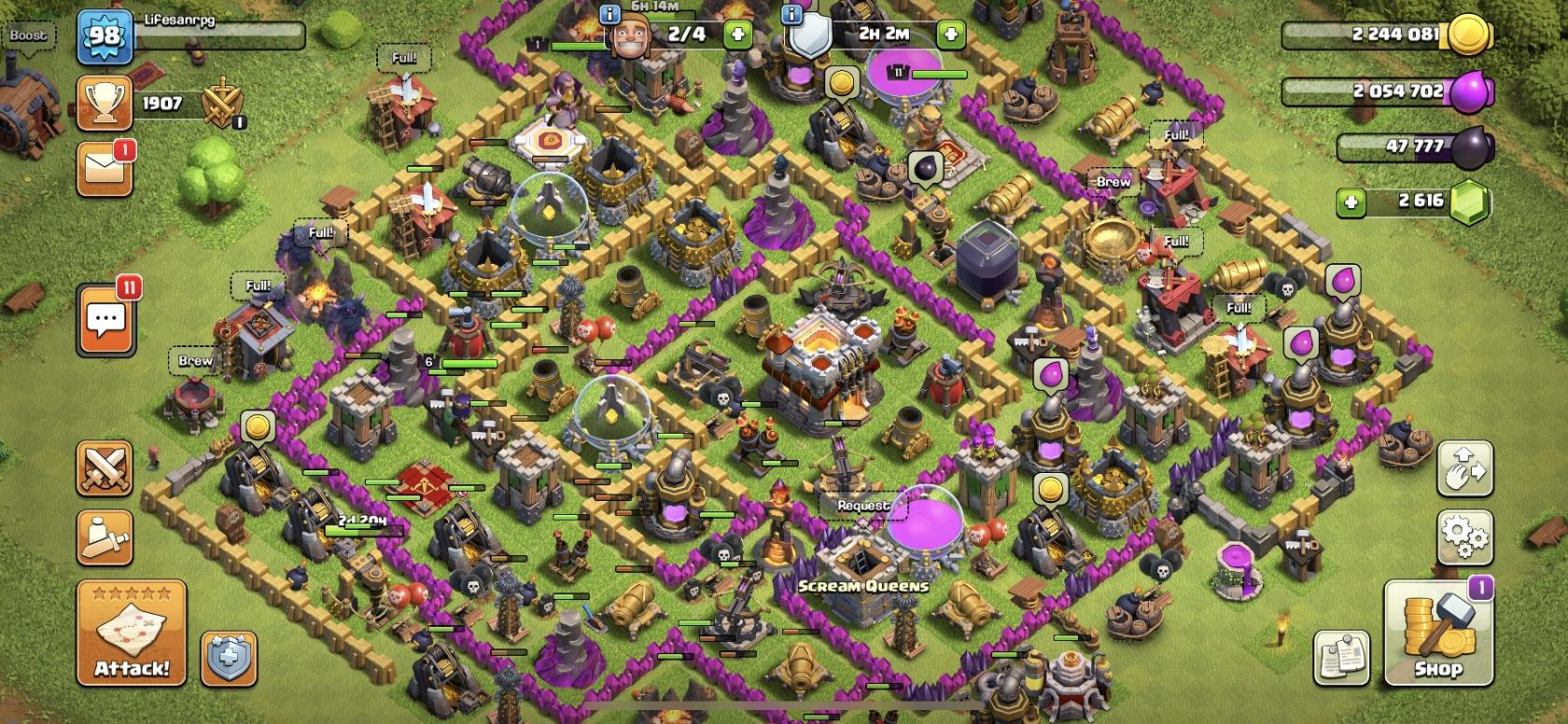Extend the shield using the plus button
Image resolution: width=1568 pixels, height=724 pixels.
click(x=951, y=35)
